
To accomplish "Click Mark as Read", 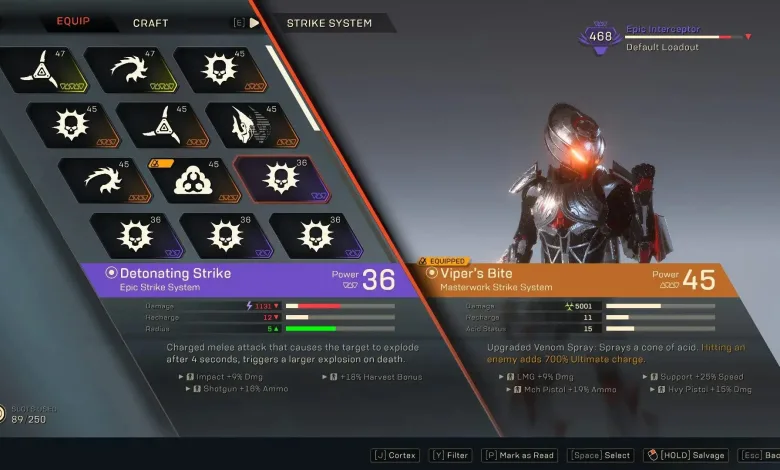I will pyautogui.click(x=519, y=455).
